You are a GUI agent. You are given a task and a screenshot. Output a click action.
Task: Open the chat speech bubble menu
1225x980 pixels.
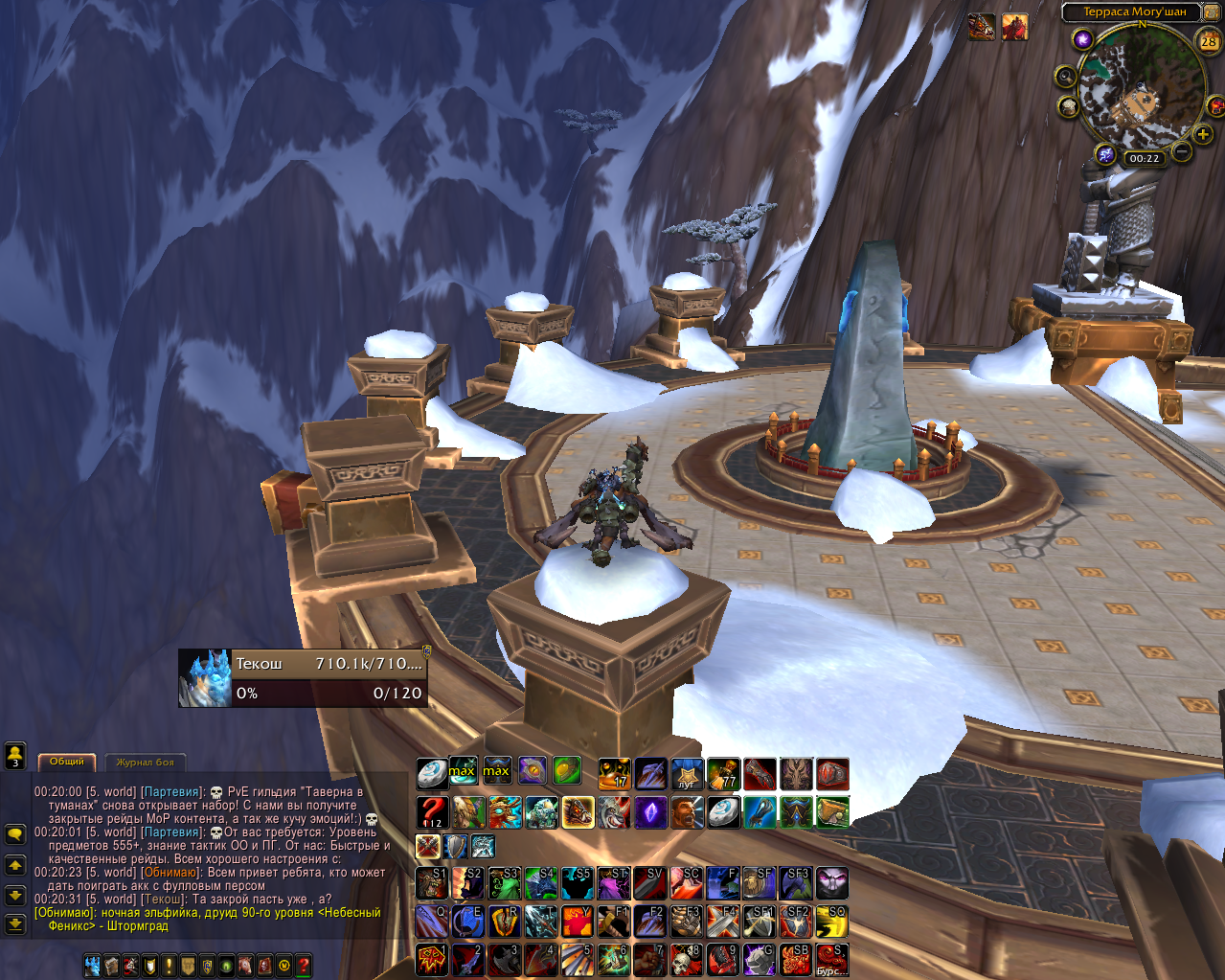point(14,834)
